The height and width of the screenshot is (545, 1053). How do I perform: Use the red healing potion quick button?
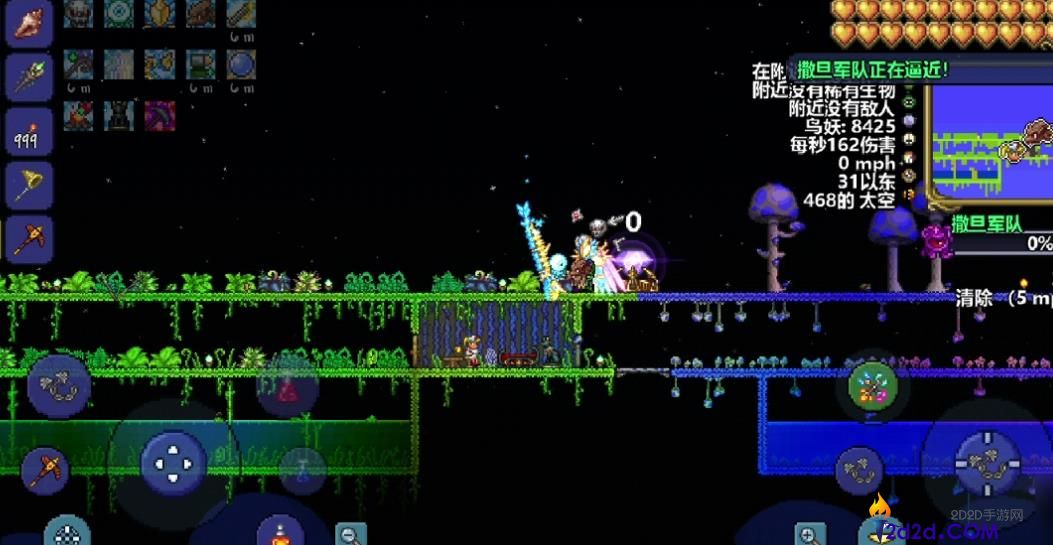287,390
